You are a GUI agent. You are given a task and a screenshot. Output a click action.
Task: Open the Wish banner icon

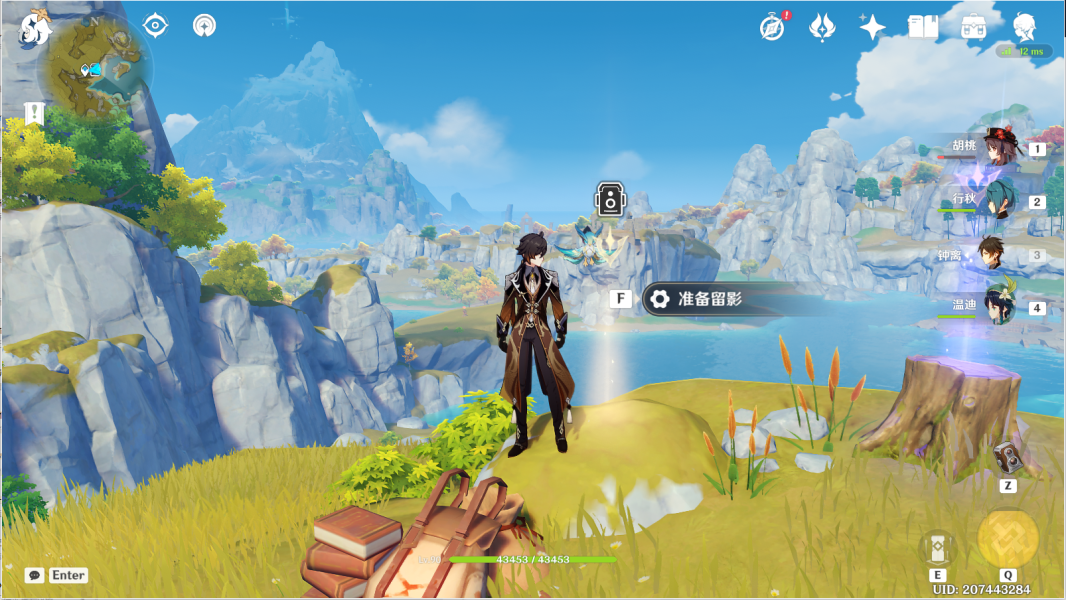pos(822,27)
